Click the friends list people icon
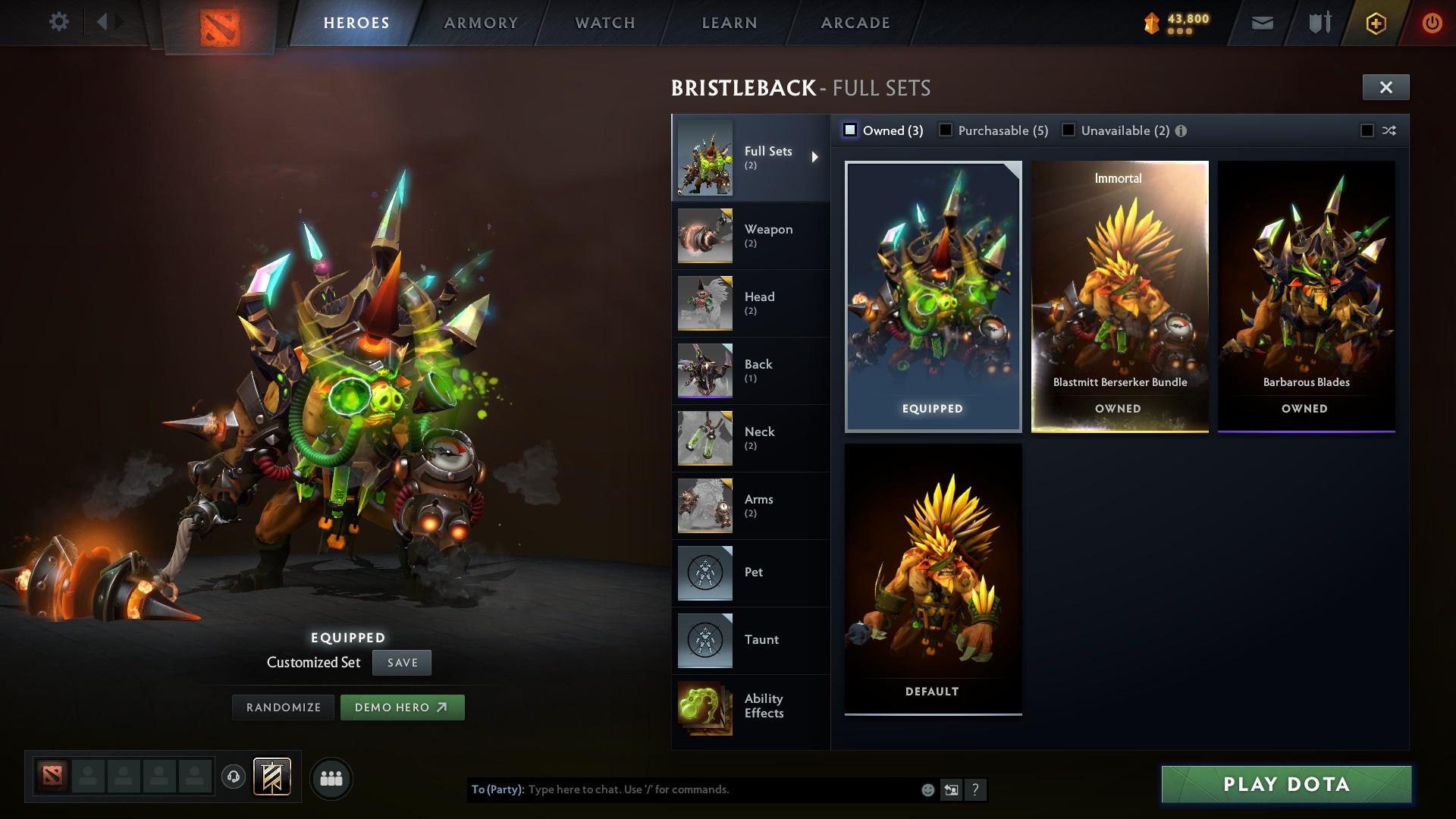 (331, 777)
